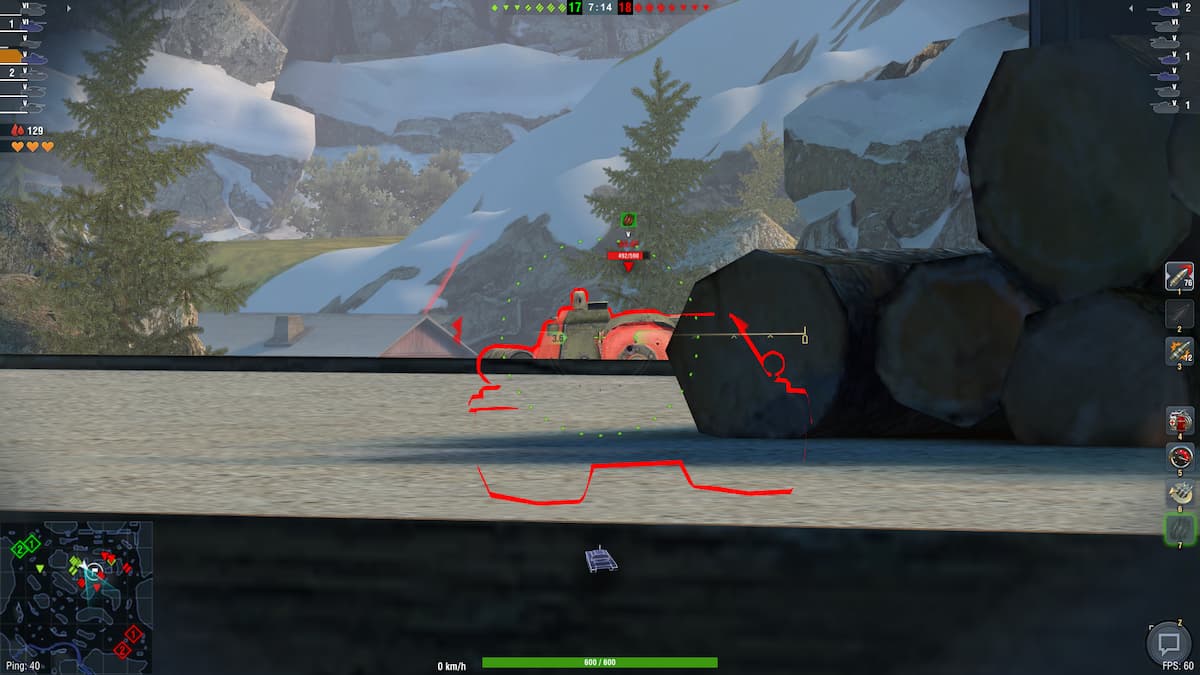The image size is (1200, 675).
Task: Activate the red speed gauge consumable
Action: [1179, 457]
